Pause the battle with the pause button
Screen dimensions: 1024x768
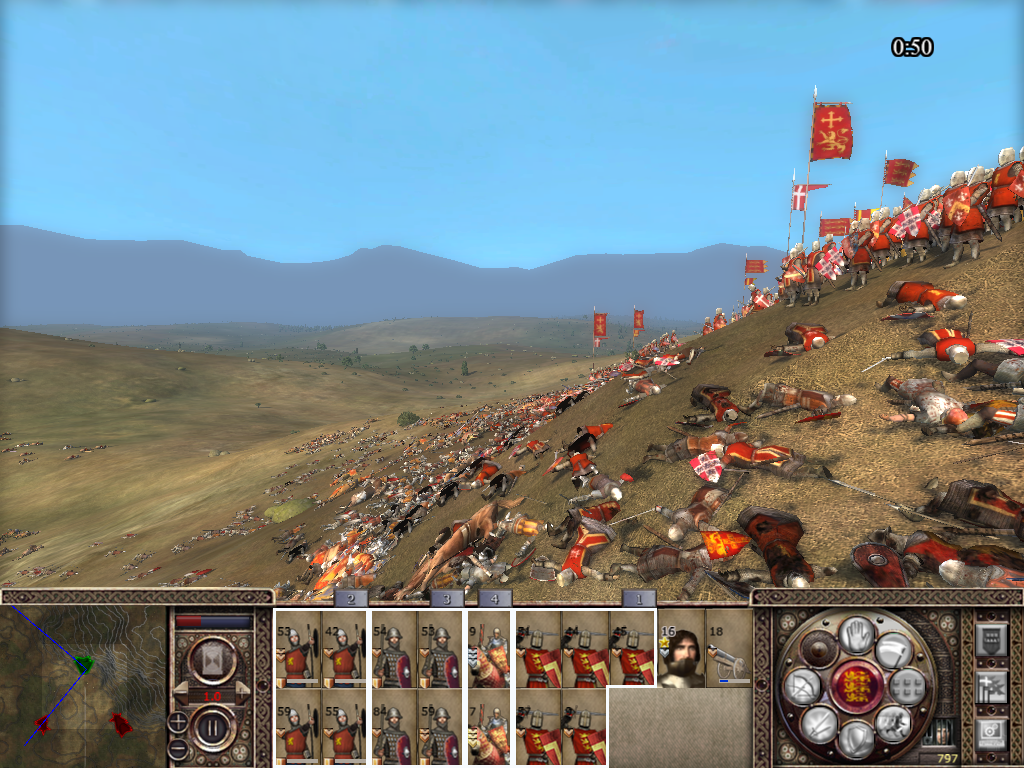click(212, 727)
